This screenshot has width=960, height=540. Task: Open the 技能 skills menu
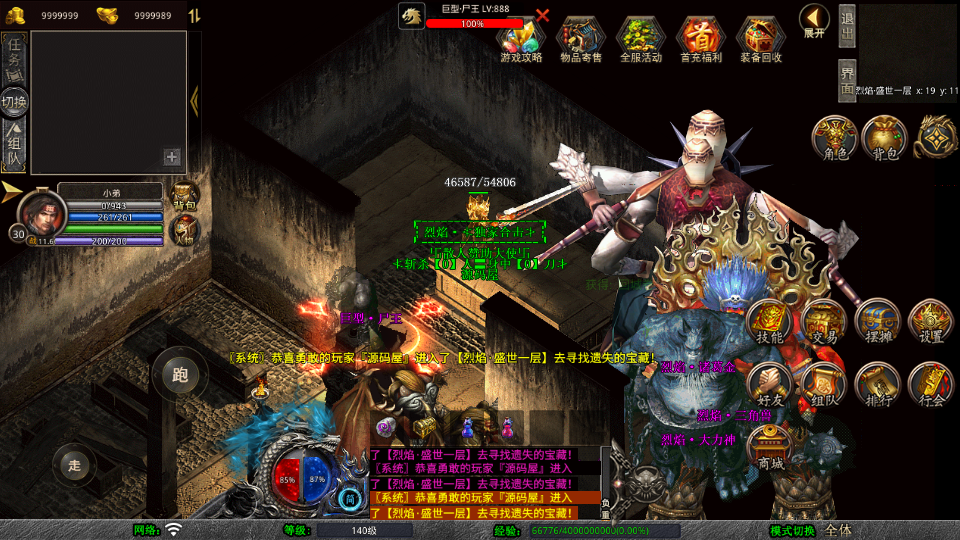click(x=769, y=322)
